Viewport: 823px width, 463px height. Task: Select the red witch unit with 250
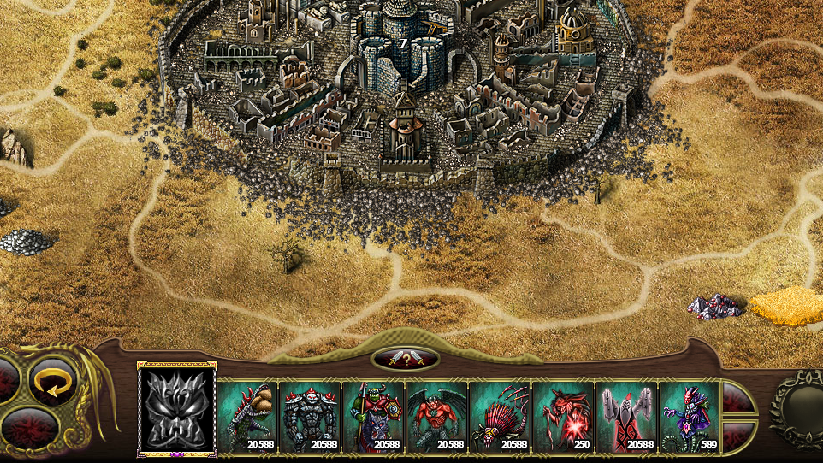click(x=562, y=415)
